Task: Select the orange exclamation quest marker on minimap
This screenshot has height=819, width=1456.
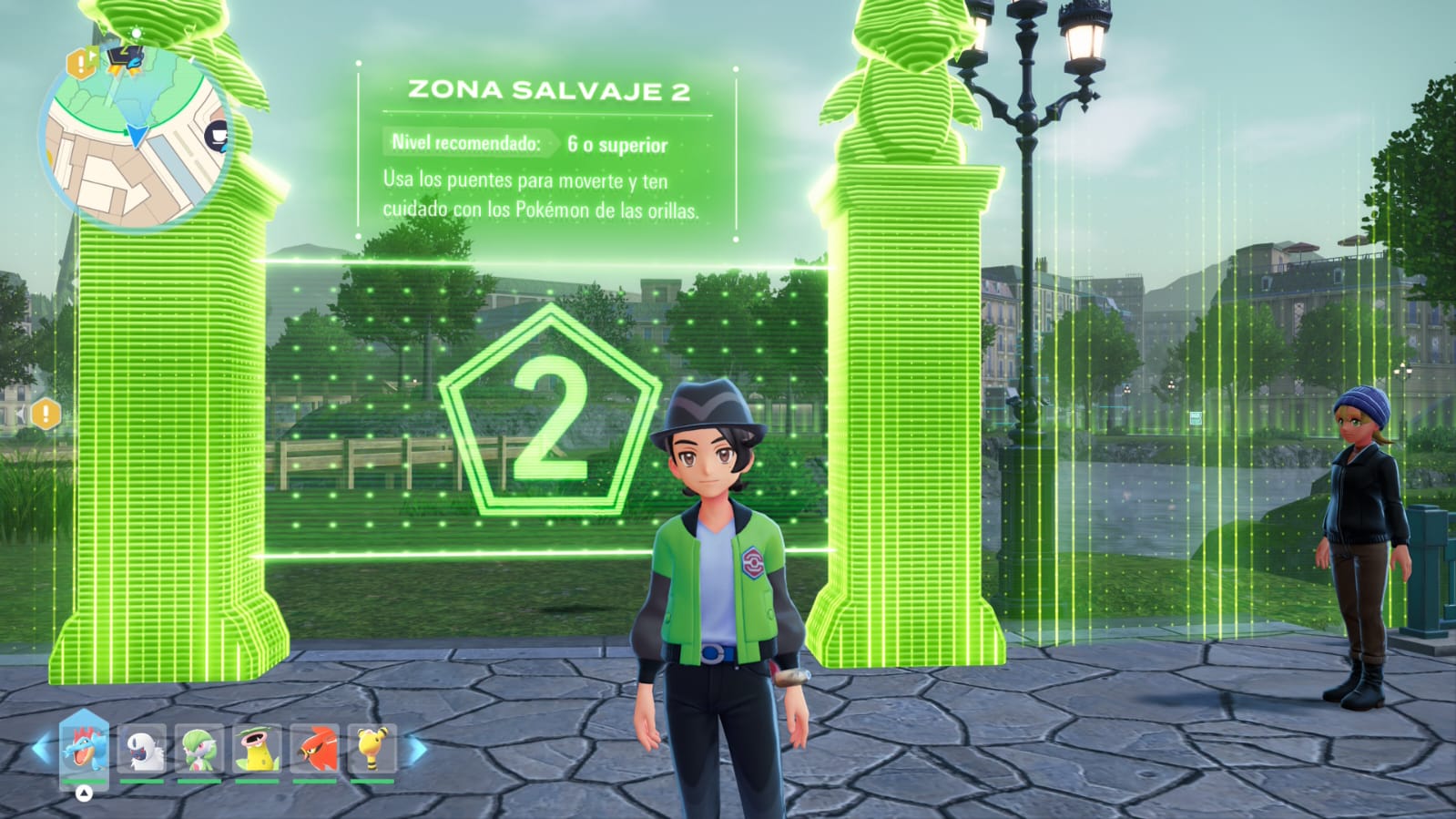Action: [x=82, y=63]
